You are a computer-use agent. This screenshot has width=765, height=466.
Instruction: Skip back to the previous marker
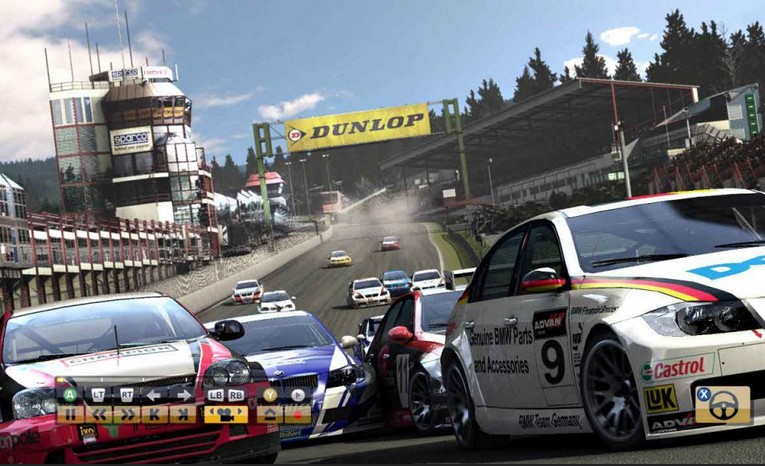point(154,414)
